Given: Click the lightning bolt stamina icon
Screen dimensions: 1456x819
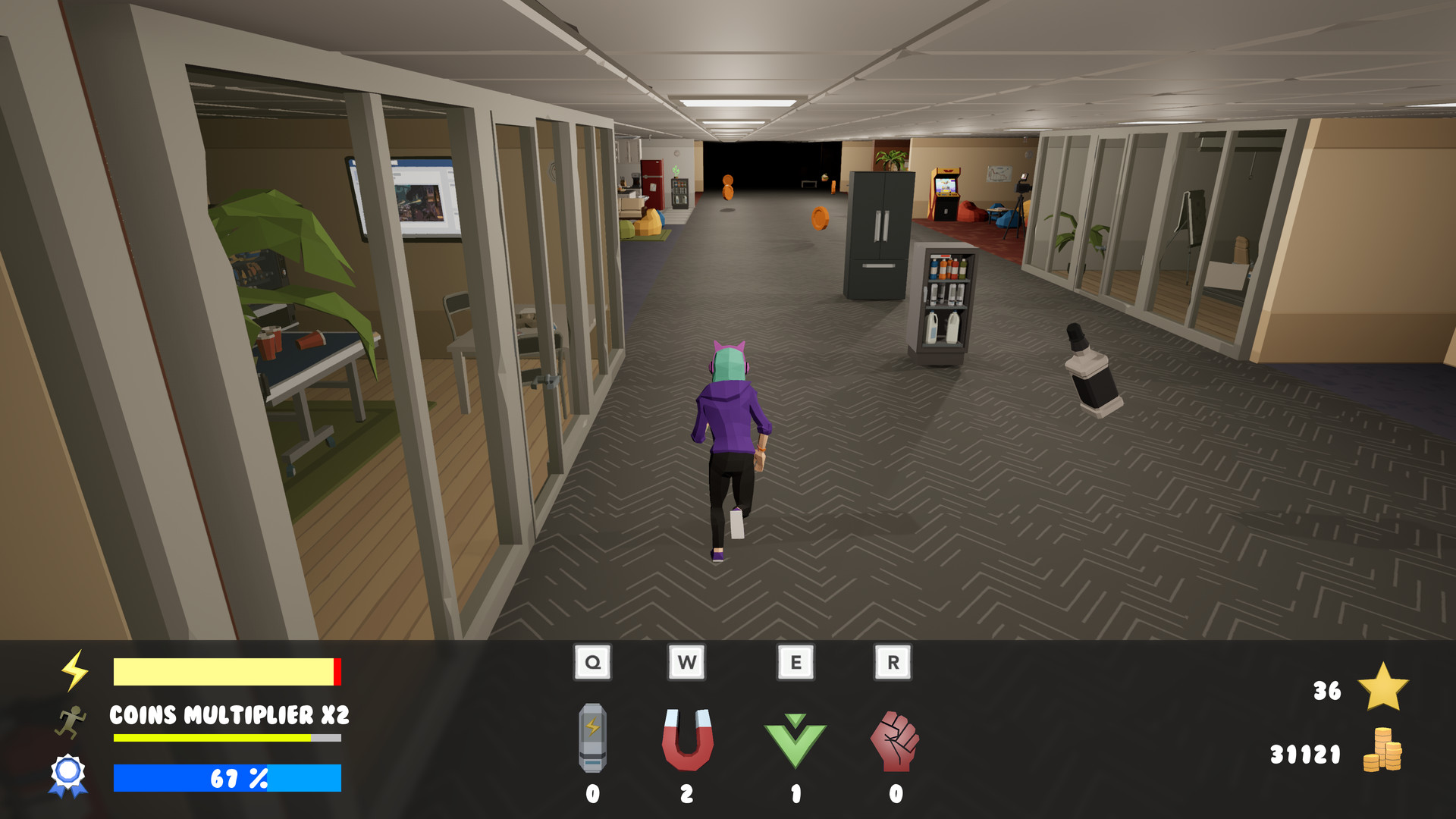Looking at the screenshot, I should coord(74,670).
